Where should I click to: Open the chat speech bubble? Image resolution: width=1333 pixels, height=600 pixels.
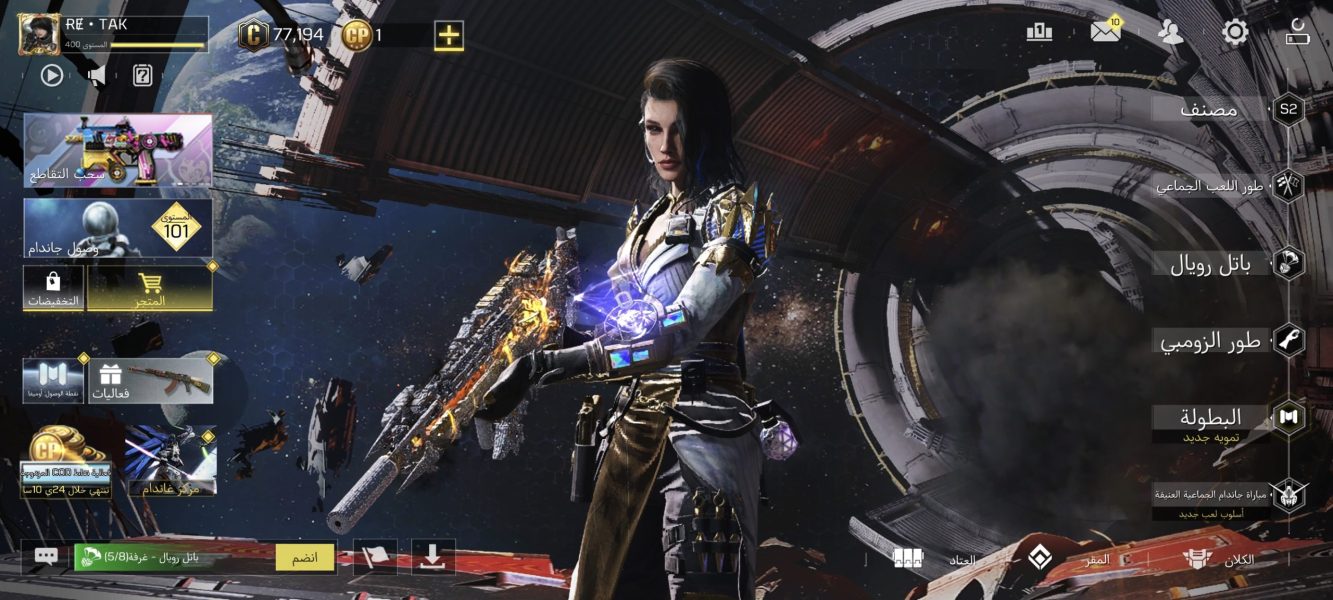click(x=46, y=557)
